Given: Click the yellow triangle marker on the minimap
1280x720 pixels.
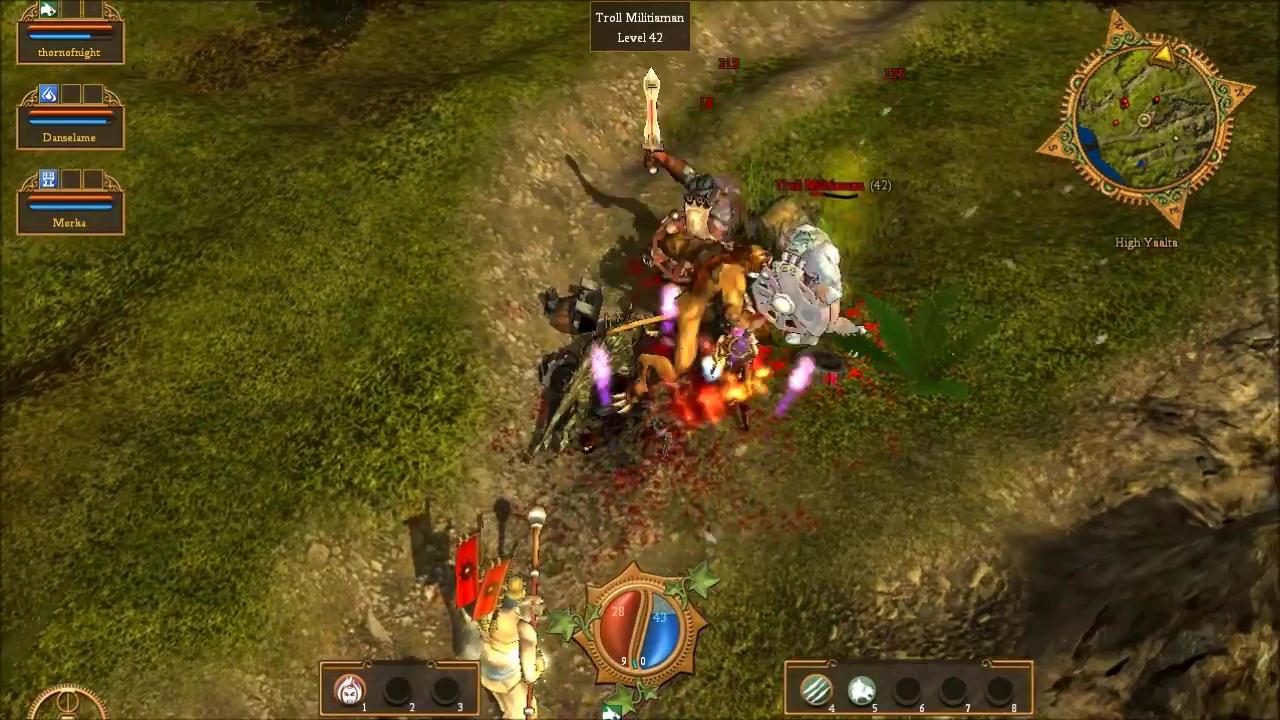Looking at the screenshot, I should (1162, 54).
